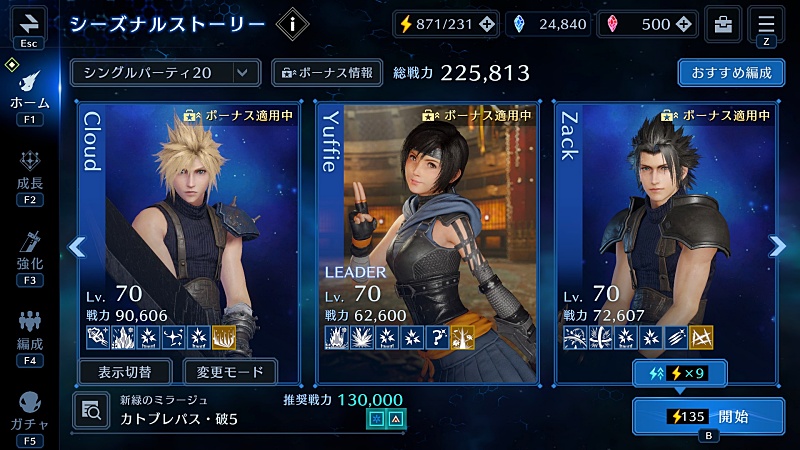Open the ガチャ gacha tab
Image resolution: width=800 pixels, height=450 pixels.
click(29, 410)
